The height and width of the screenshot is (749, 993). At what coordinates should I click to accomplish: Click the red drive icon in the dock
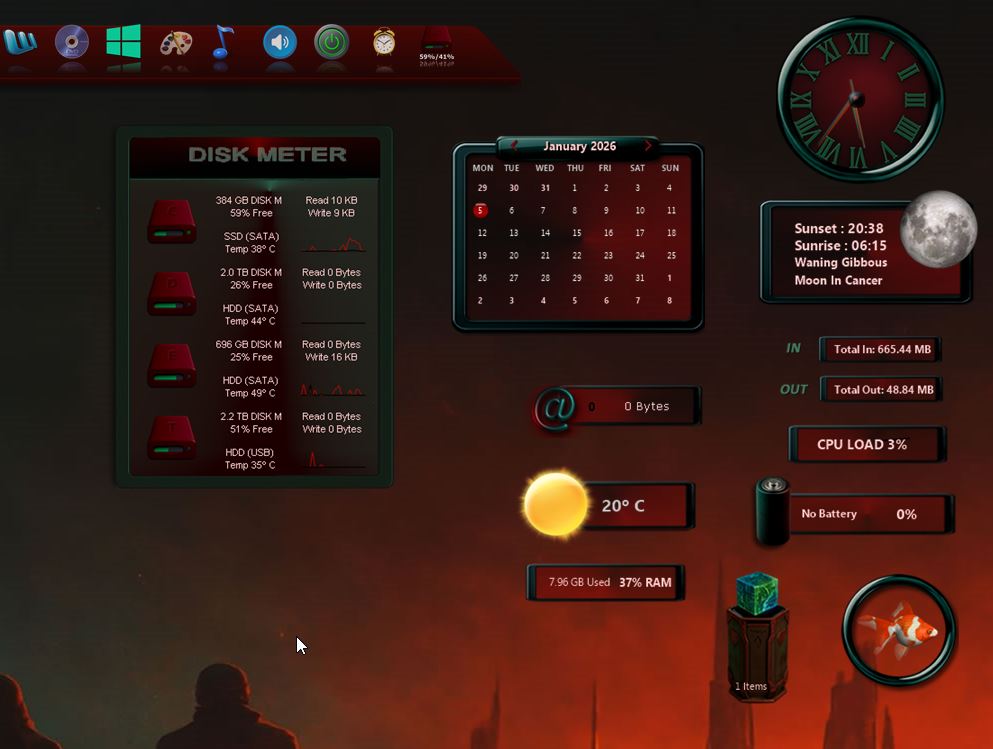(436, 39)
